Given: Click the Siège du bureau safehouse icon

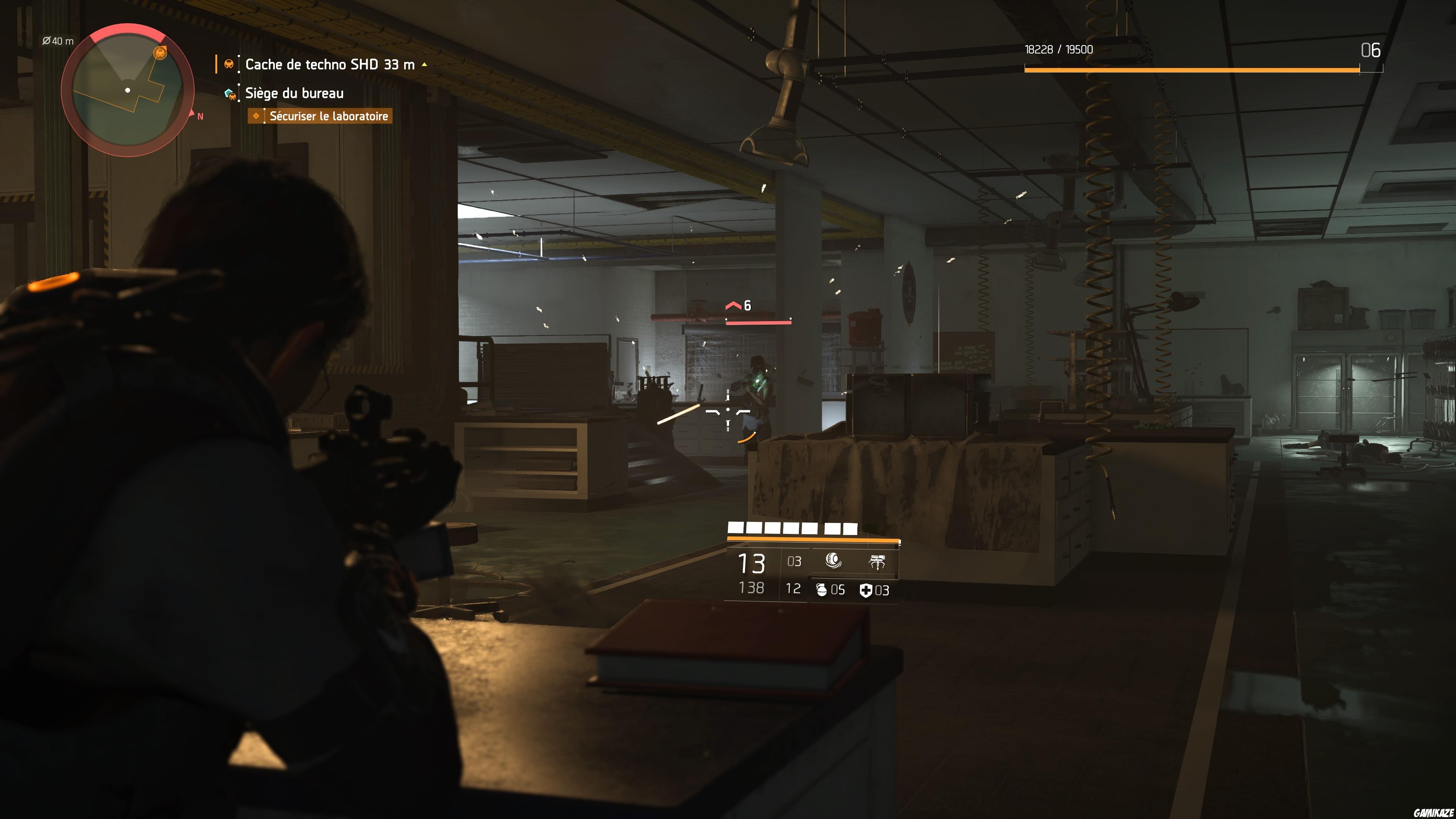Looking at the screenshot, I should (x=229, y=94).
